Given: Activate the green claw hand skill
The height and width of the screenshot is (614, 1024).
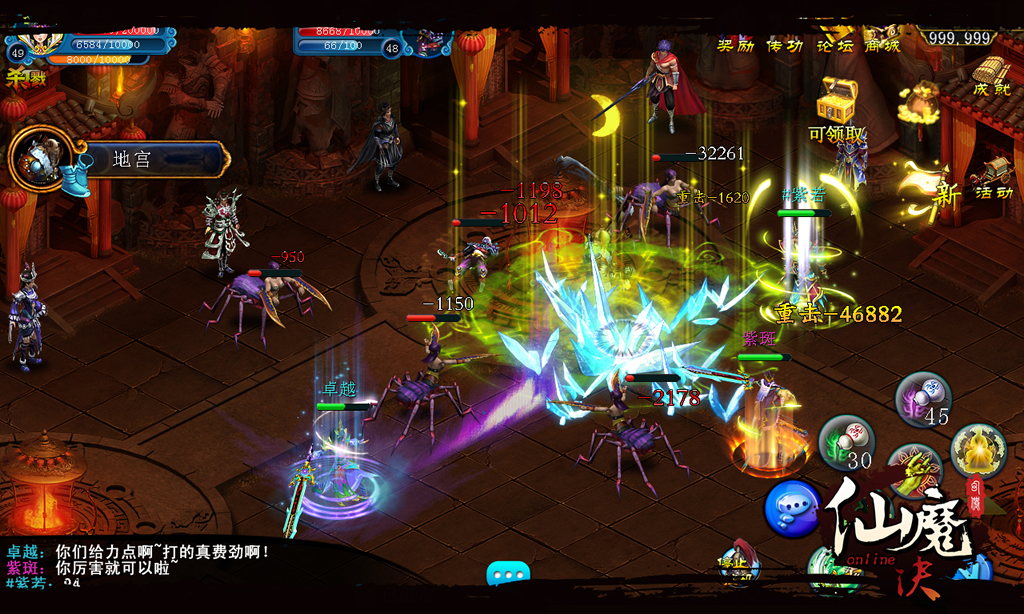Looking at the screenshot, I should 912,470.
